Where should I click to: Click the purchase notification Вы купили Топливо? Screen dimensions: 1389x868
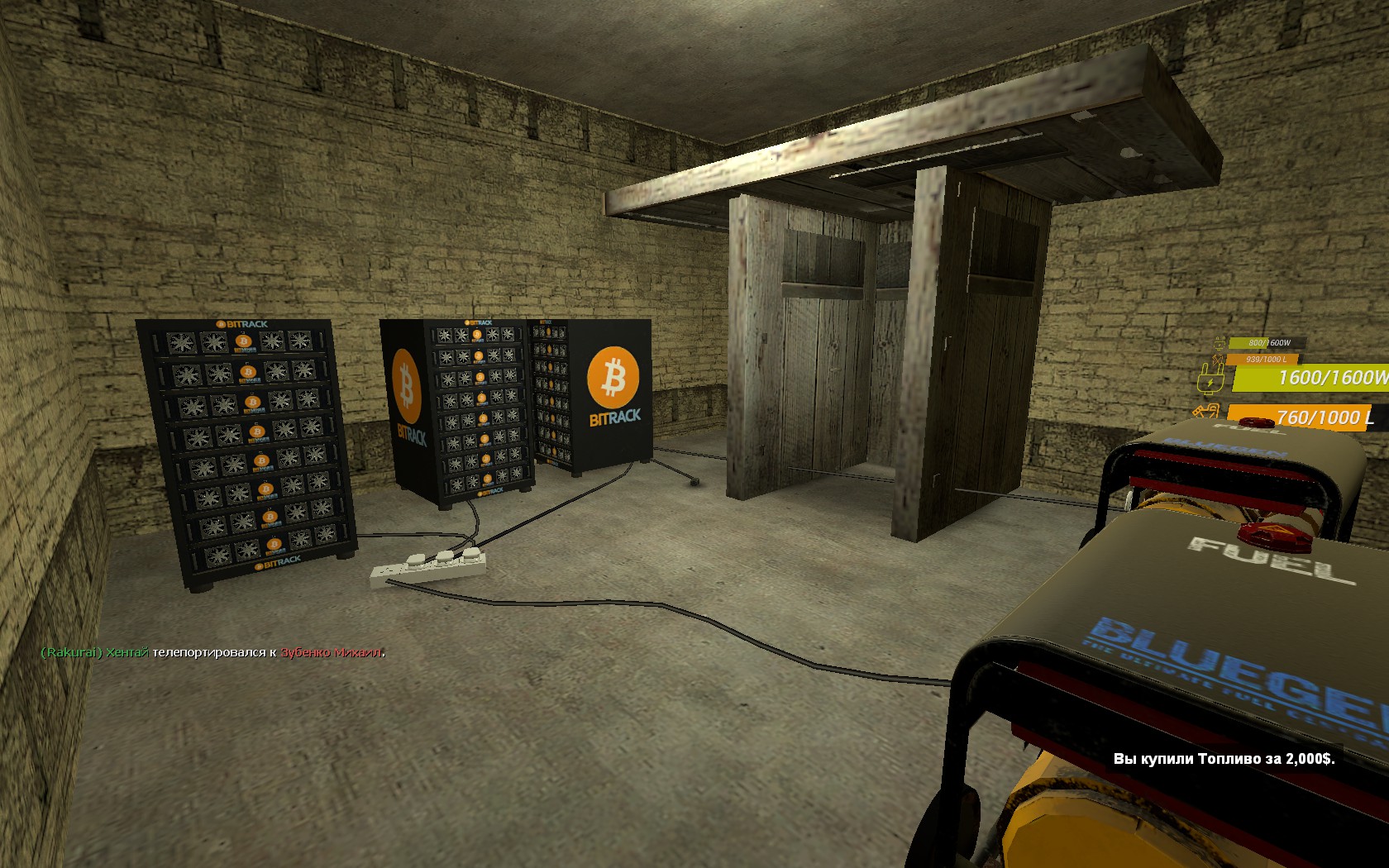click(x=1226, y=756)
